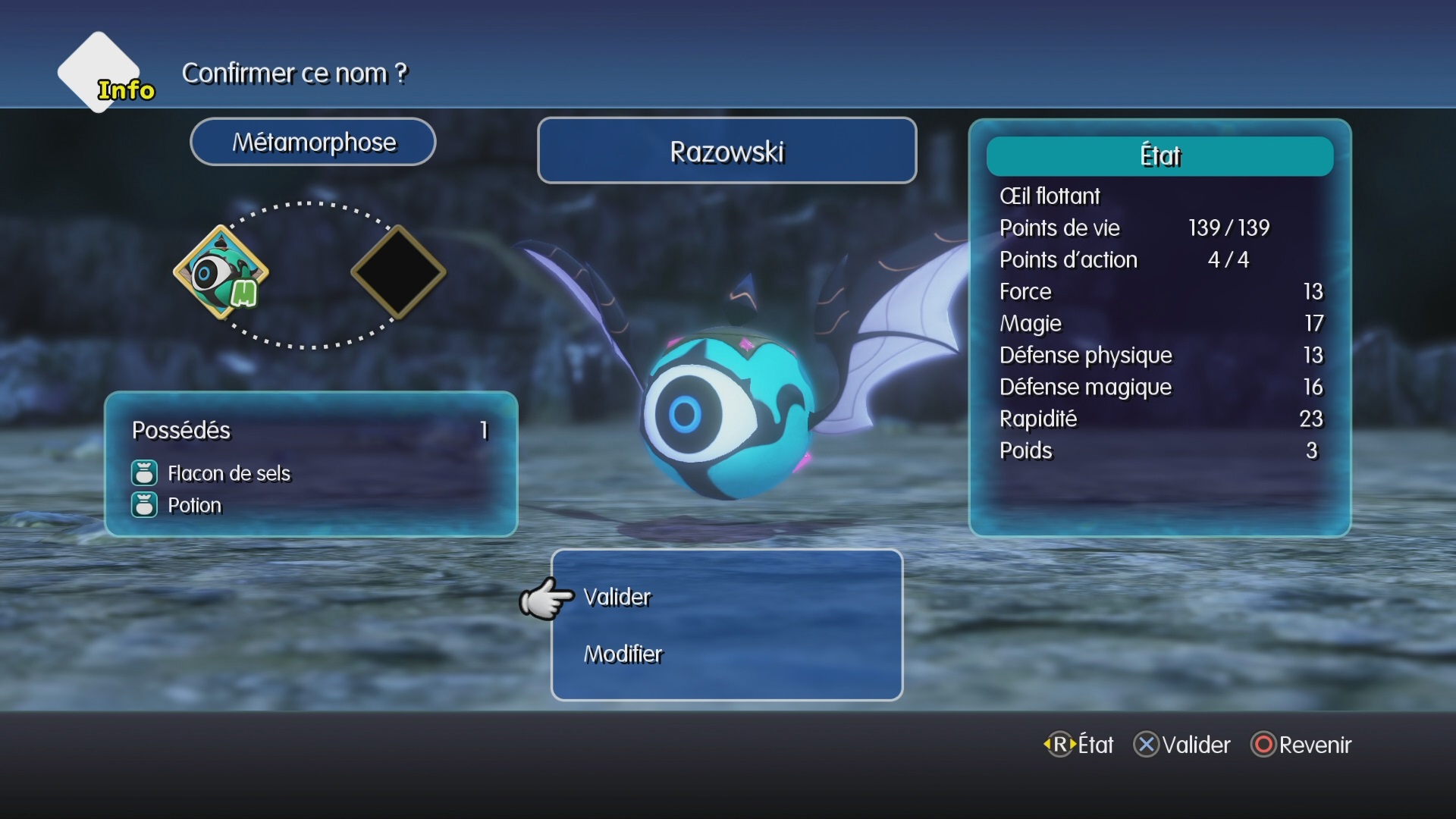Select the empty black transfiguration slot
The width and height of the screenshot is (1456, 819).
(398, 272)
